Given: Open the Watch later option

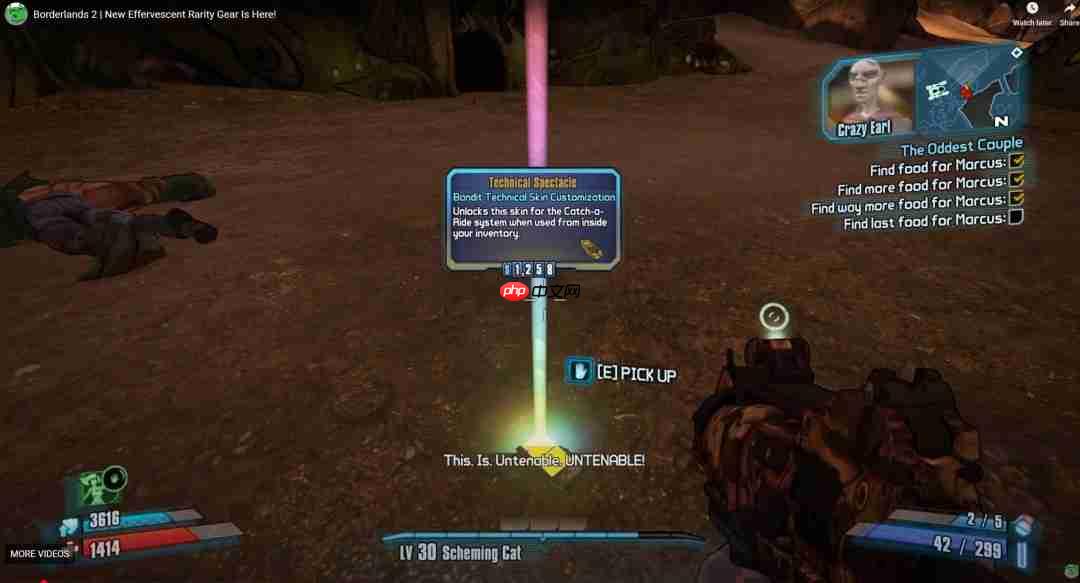Looking at the screenshot, I should coord(1032,13).
